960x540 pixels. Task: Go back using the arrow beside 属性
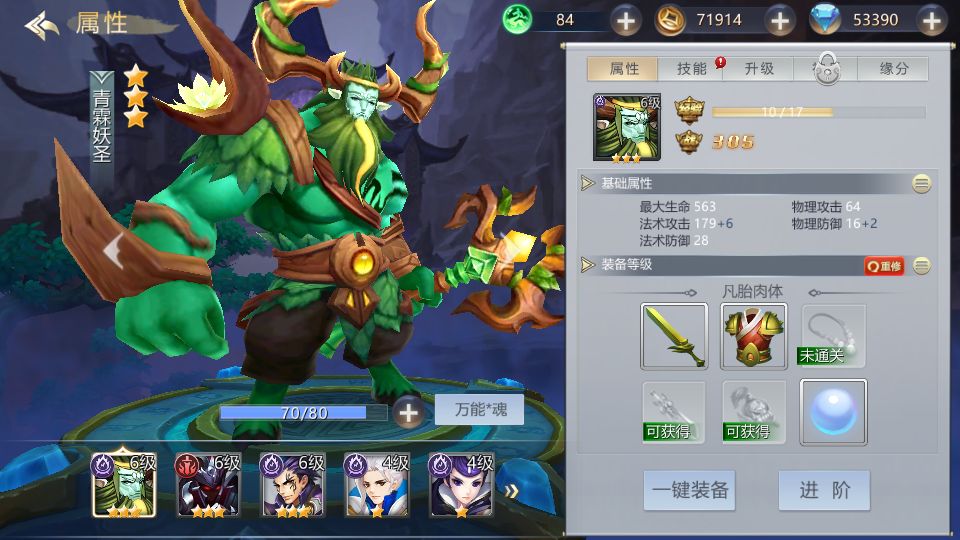click(42, 24)
